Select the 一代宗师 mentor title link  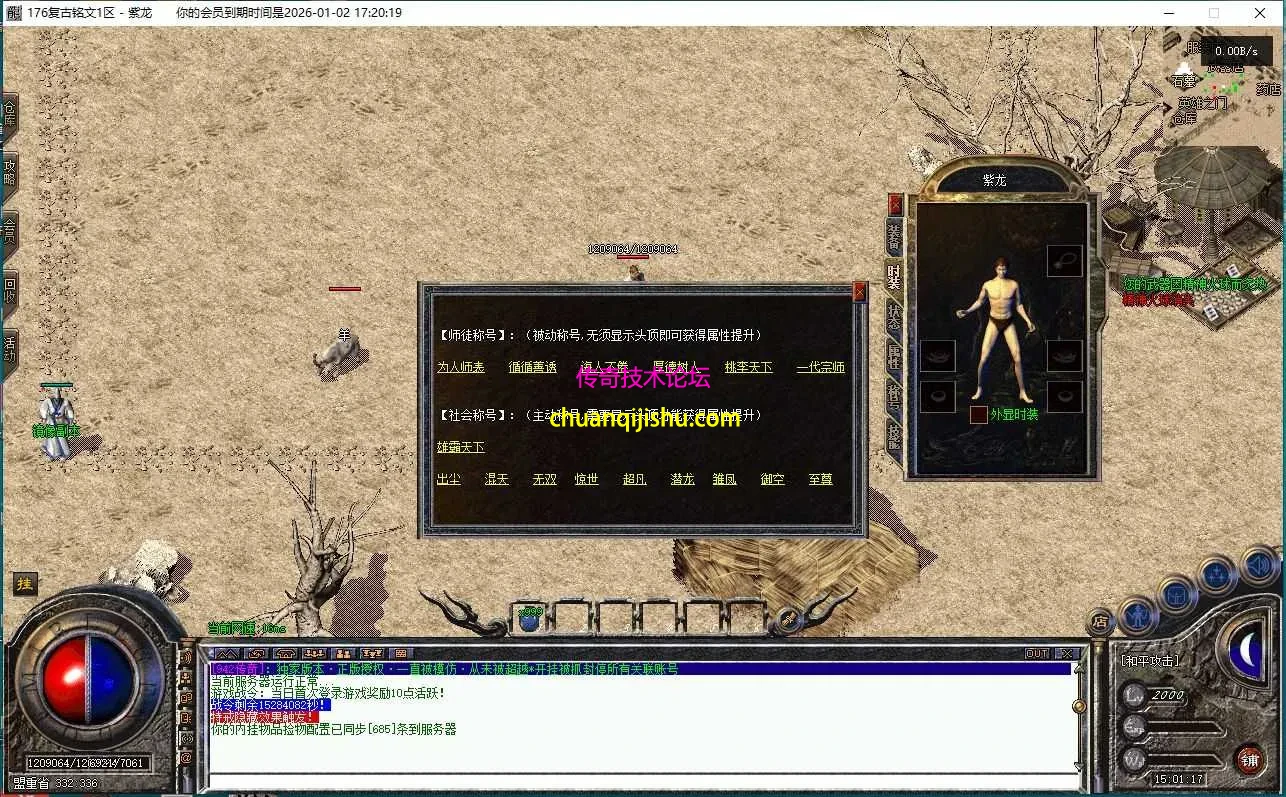(x=820, y=367)
